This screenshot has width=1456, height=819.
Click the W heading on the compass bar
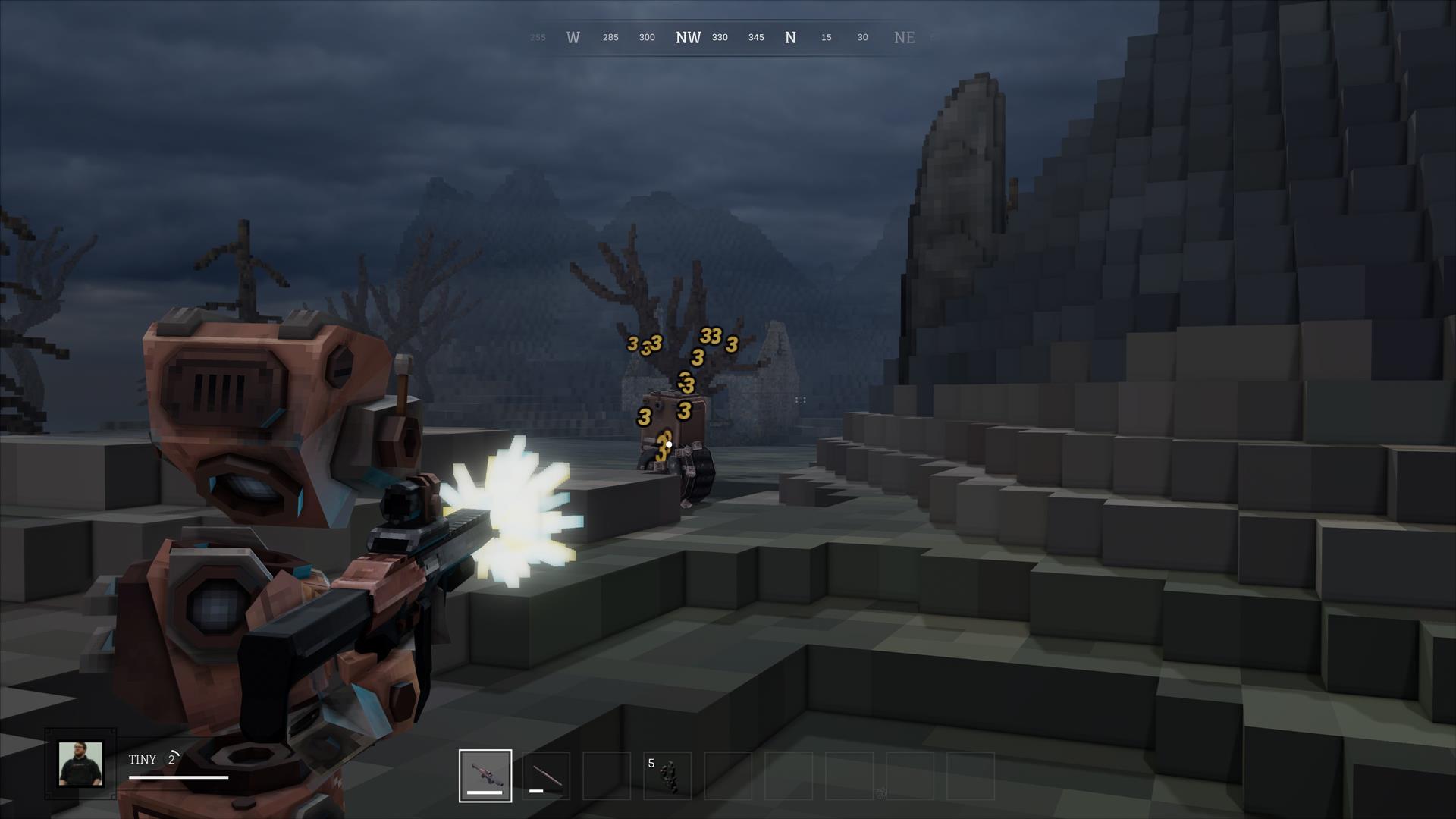coord(573,36)
